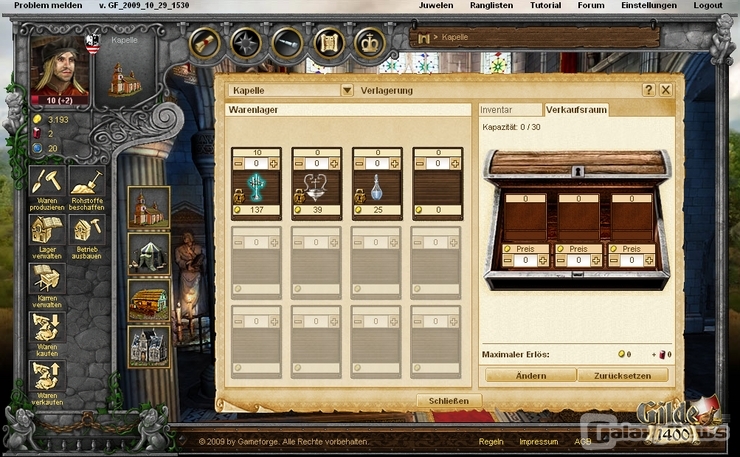Click the Schließen button
The height and width of the screenshot is (457, 740).
449,400
